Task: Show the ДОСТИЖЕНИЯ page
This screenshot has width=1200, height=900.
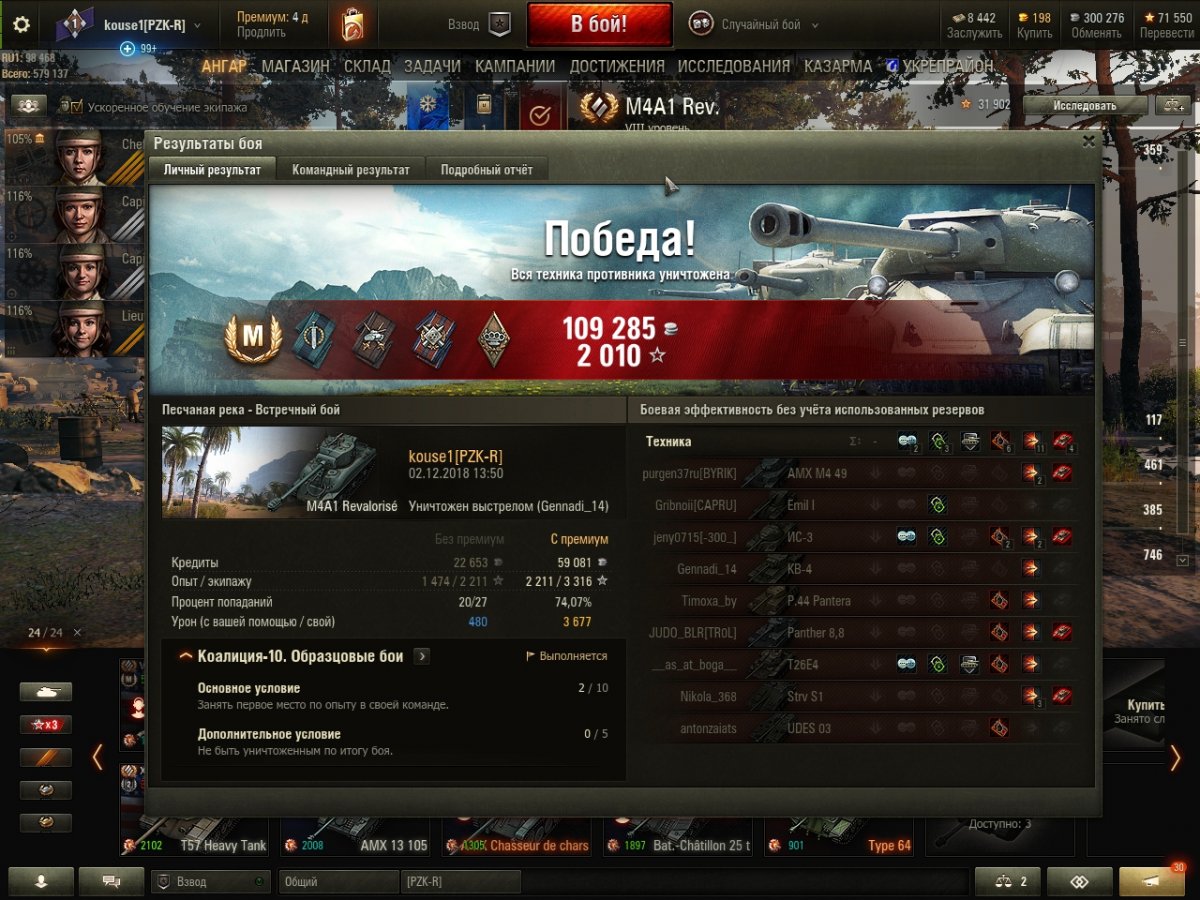Action: (617, 66)
